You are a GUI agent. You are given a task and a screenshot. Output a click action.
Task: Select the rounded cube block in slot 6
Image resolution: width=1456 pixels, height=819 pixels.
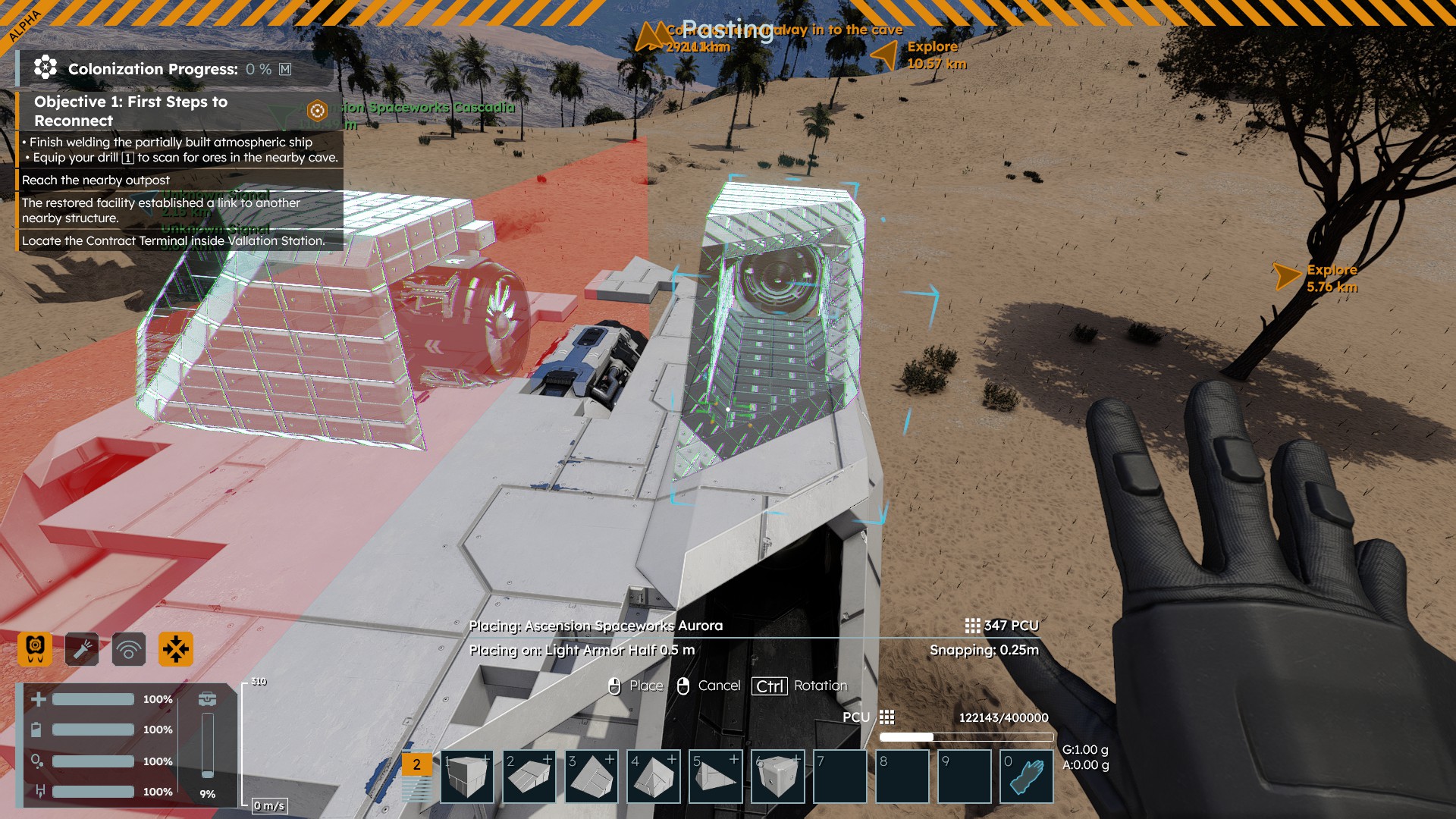coord(778,777)
